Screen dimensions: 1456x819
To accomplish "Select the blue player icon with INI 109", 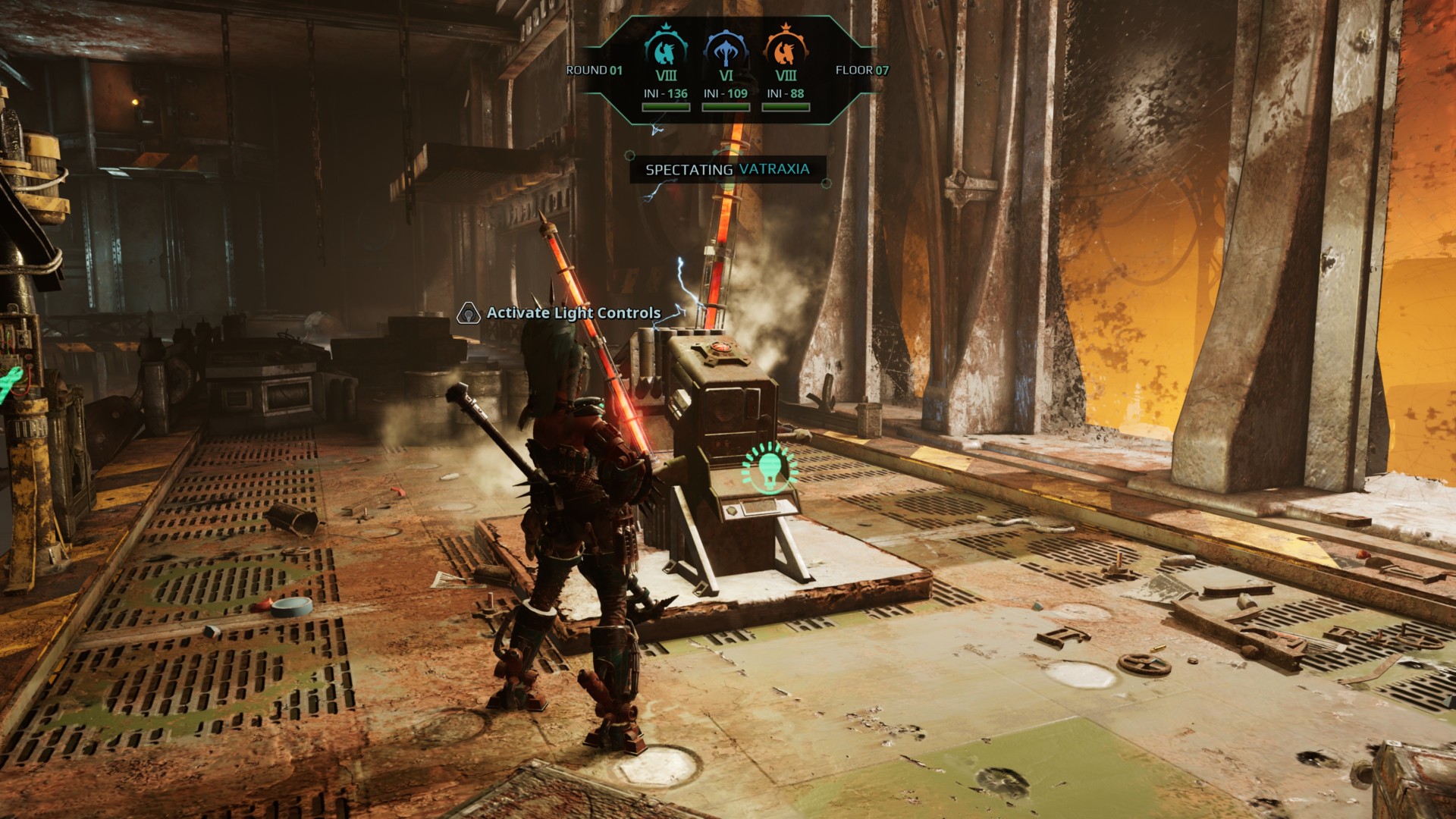I will (726, 49).
